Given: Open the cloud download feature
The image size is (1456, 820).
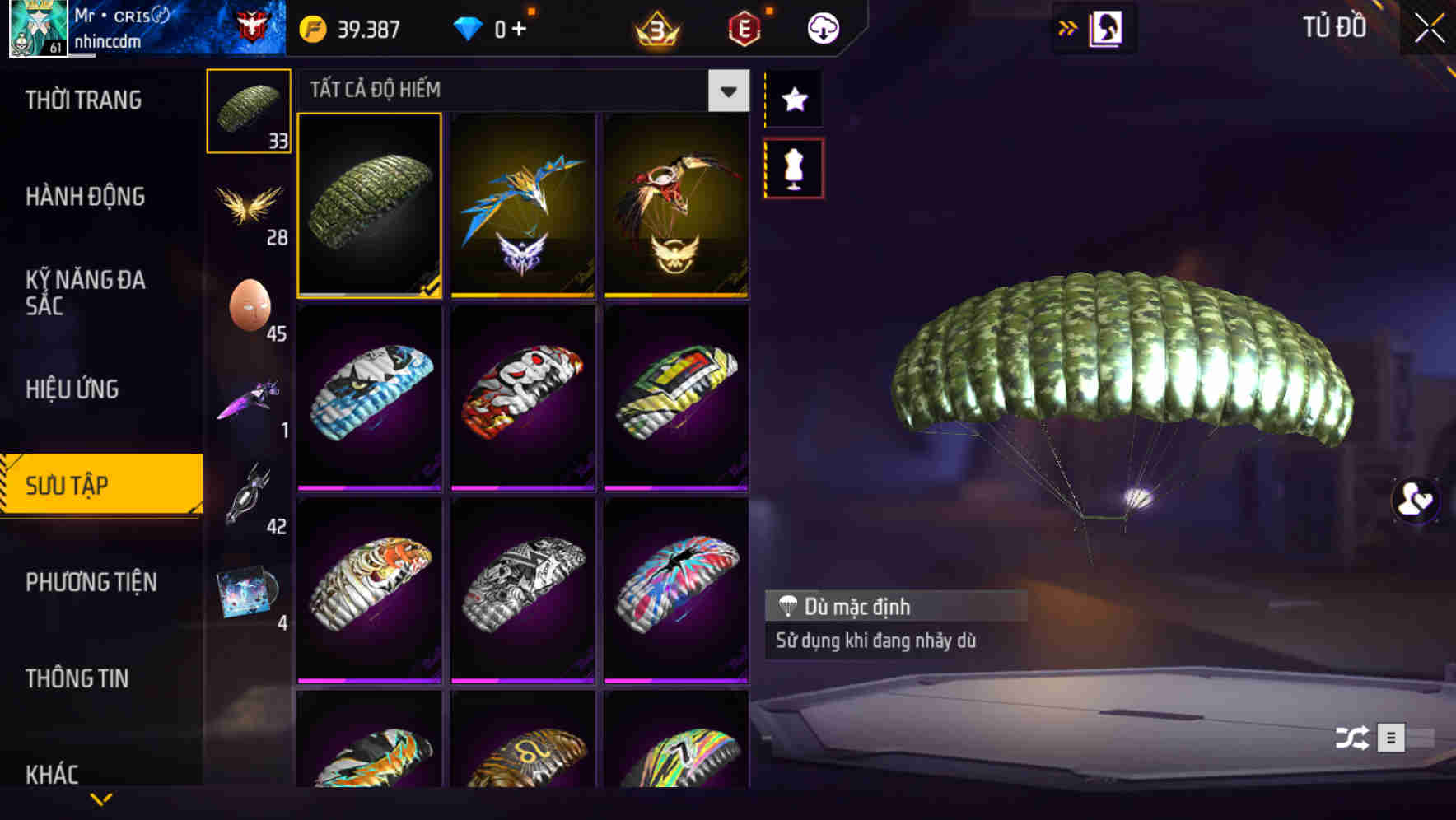Looking at the screenshot, I should (x=821, y=27).
